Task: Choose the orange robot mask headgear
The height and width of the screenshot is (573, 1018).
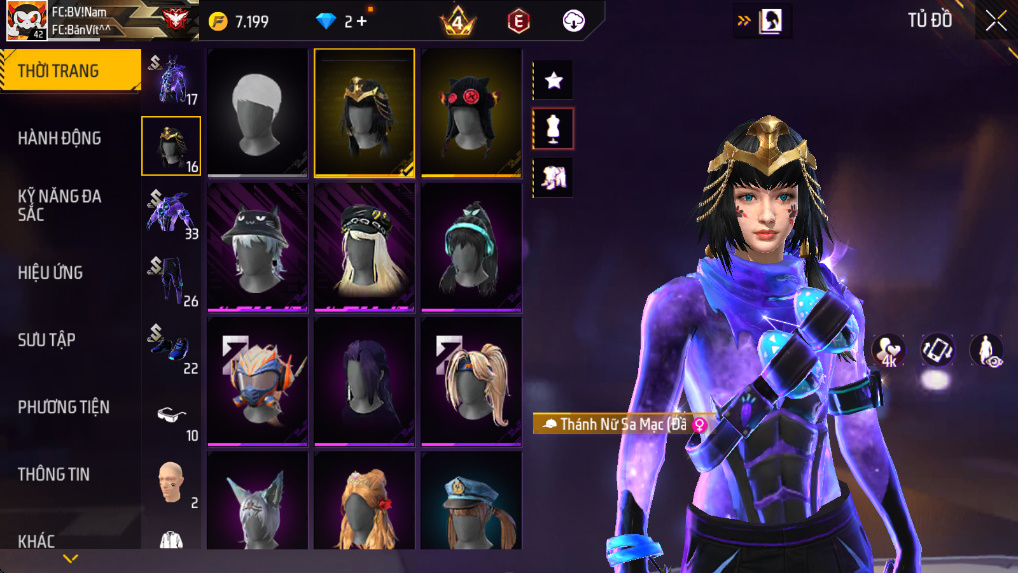Action: coord(257,380)
